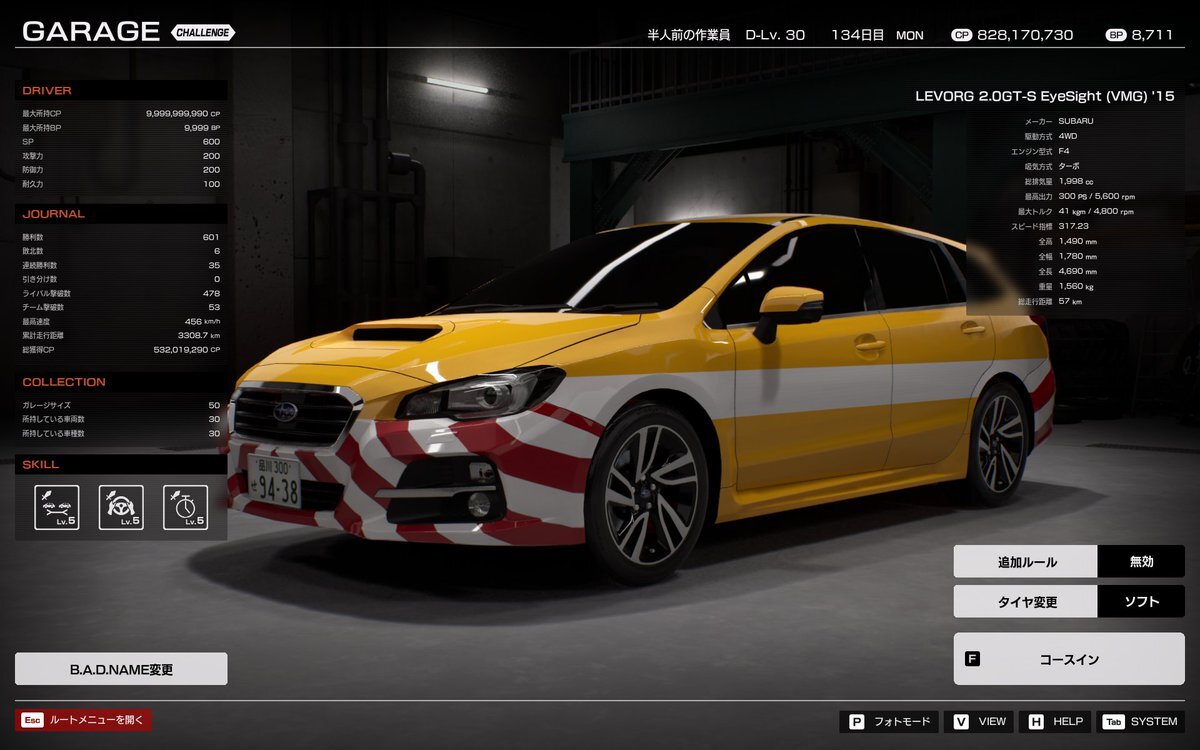The image size is (1200, 750).
Task: Select the stopwatch skill icon
Action: (x=185, y=507)
